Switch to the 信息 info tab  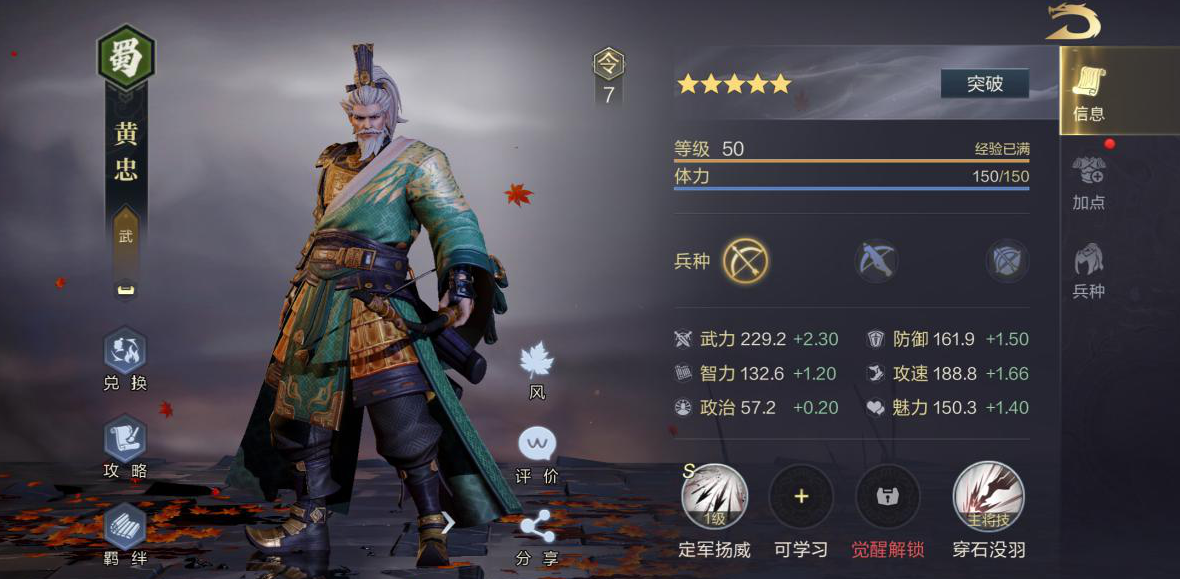click(1088, 92)
